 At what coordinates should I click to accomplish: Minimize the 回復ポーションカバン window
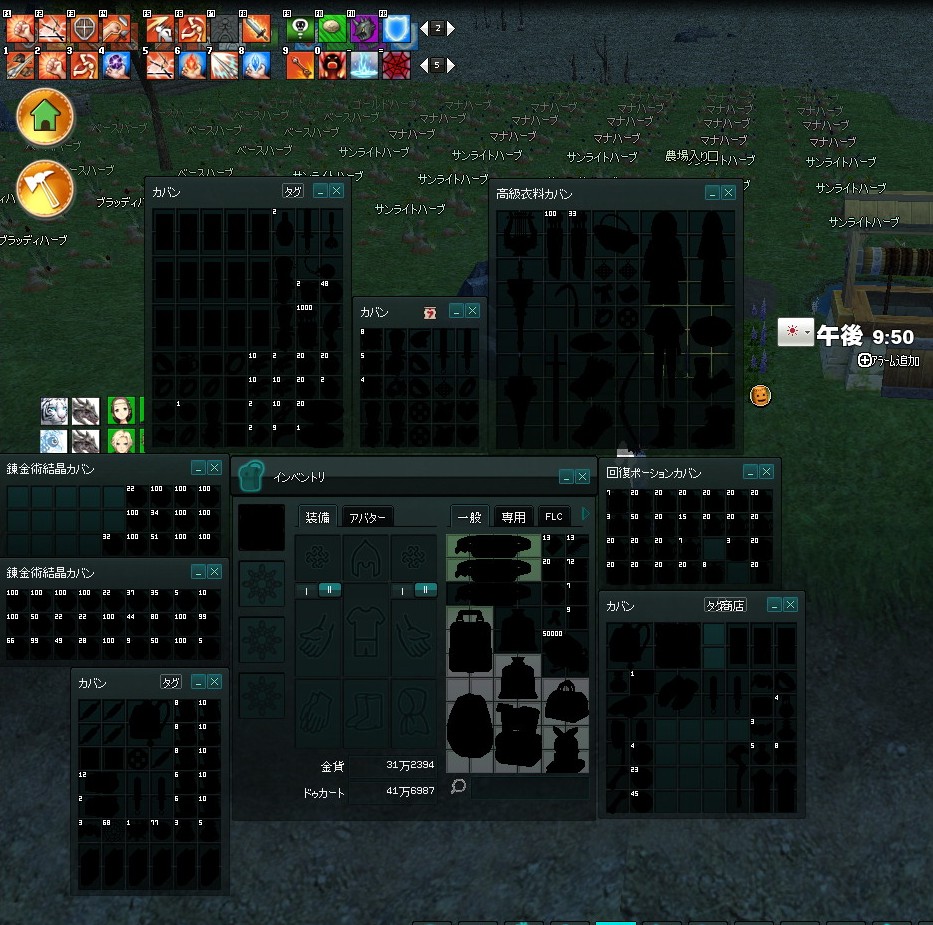point(749,472)
